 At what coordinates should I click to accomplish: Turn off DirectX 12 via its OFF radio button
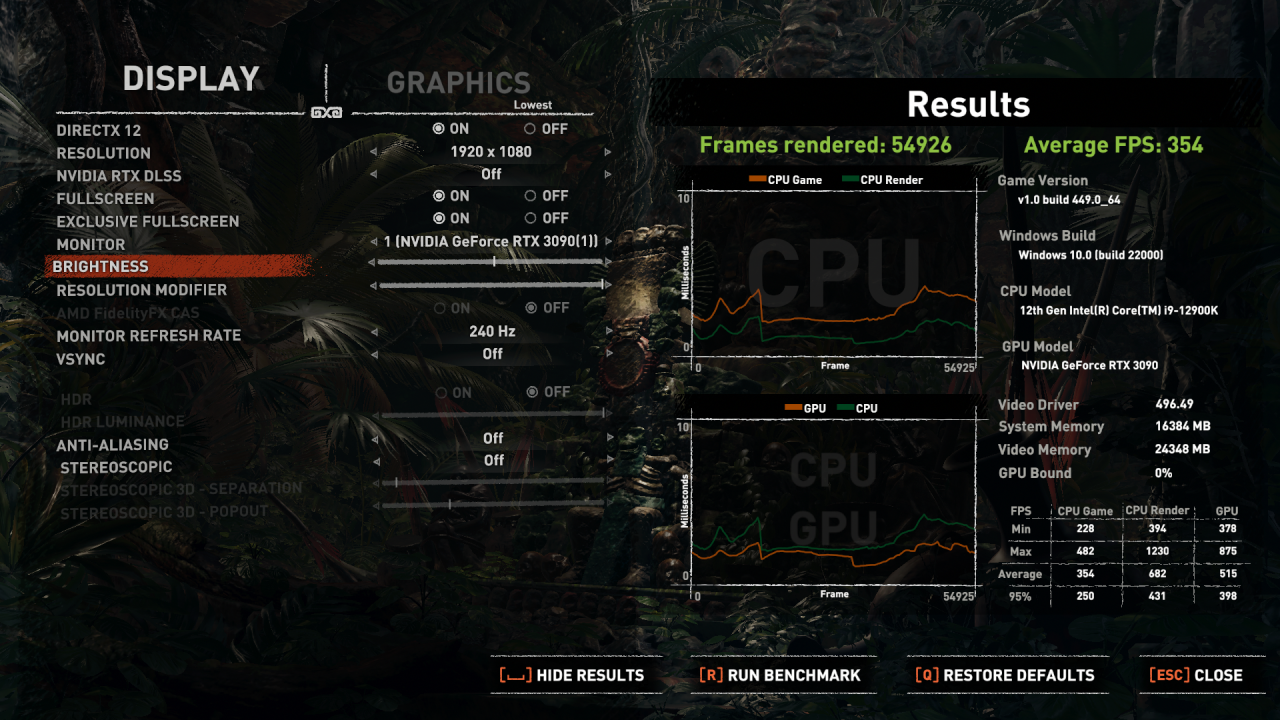[528, 129]
